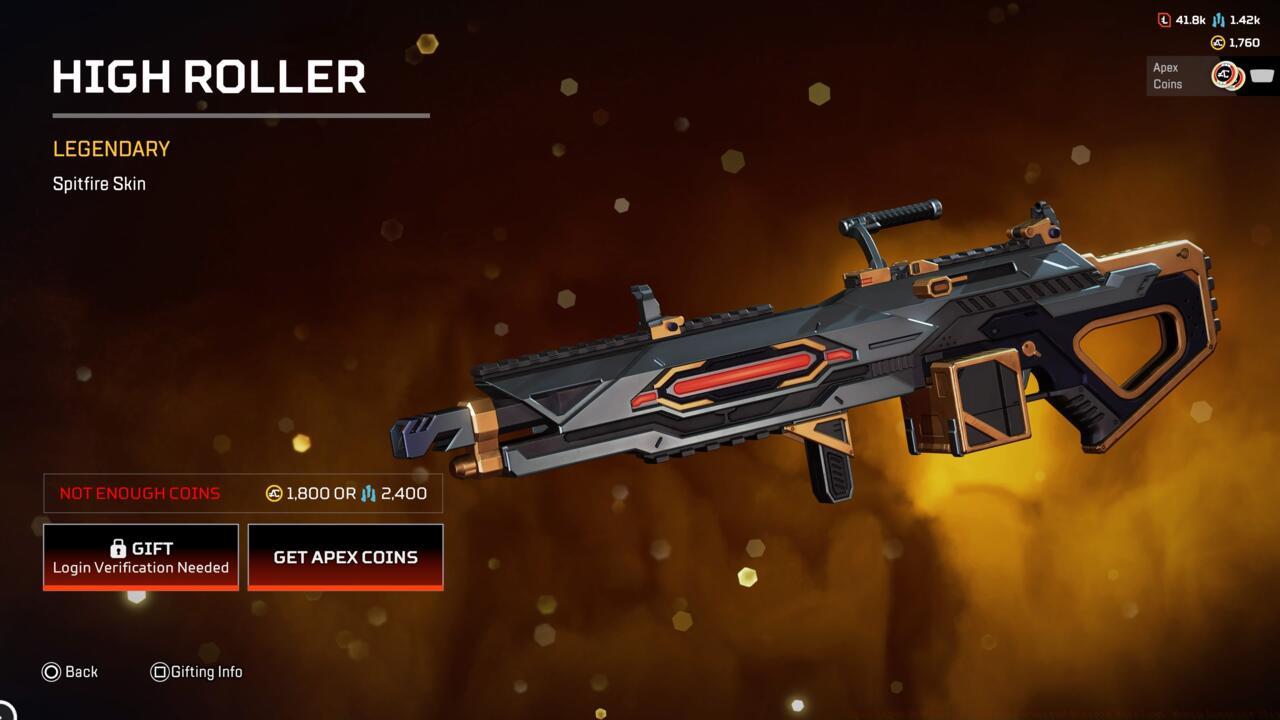
Task: Click the Apex Coins balance icon showing 1,760
Action: pos(1218,42)
